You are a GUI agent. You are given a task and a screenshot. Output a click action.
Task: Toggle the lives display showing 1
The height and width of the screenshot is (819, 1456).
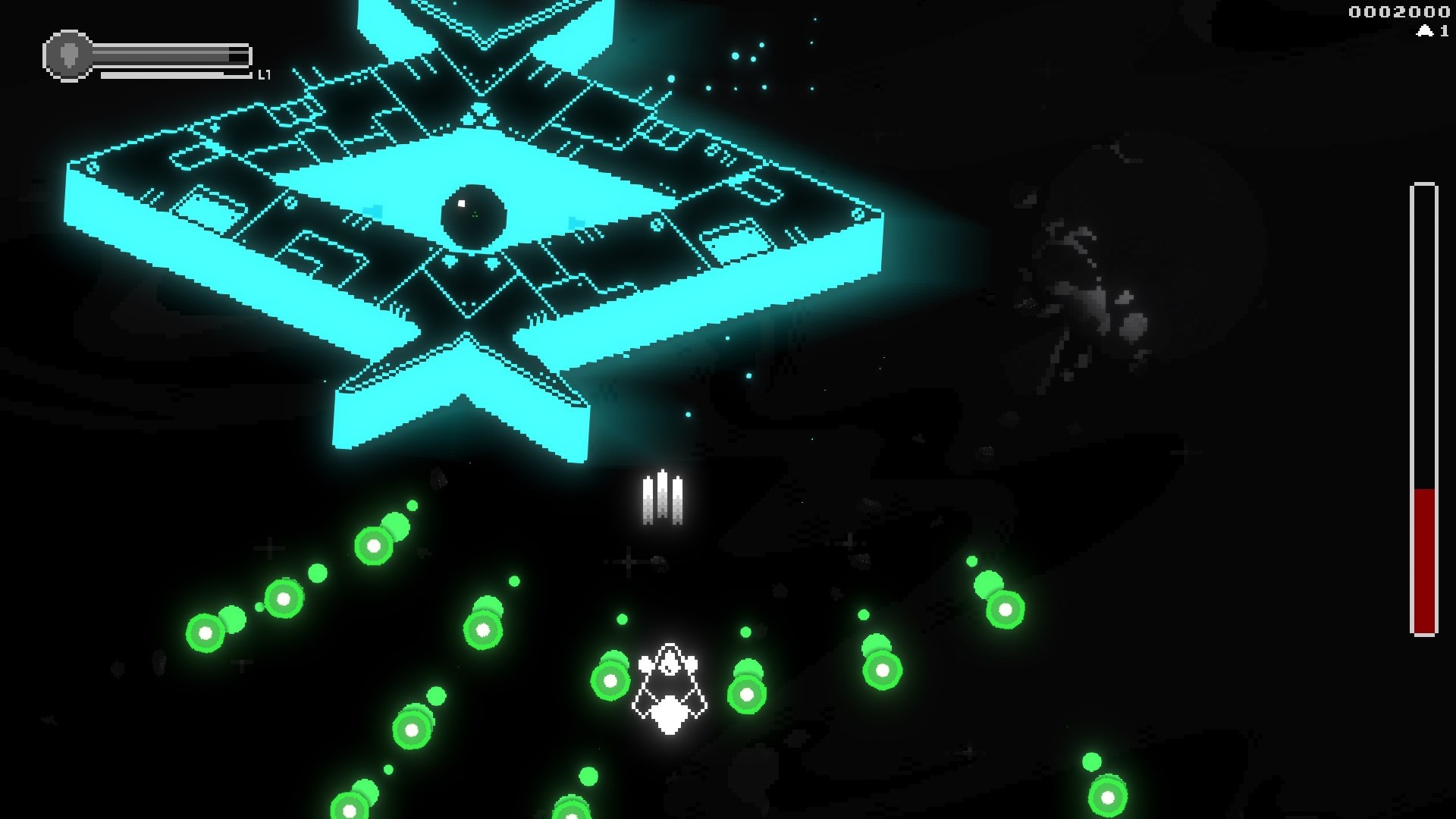pyautogui.click(x=1433, y=32)
